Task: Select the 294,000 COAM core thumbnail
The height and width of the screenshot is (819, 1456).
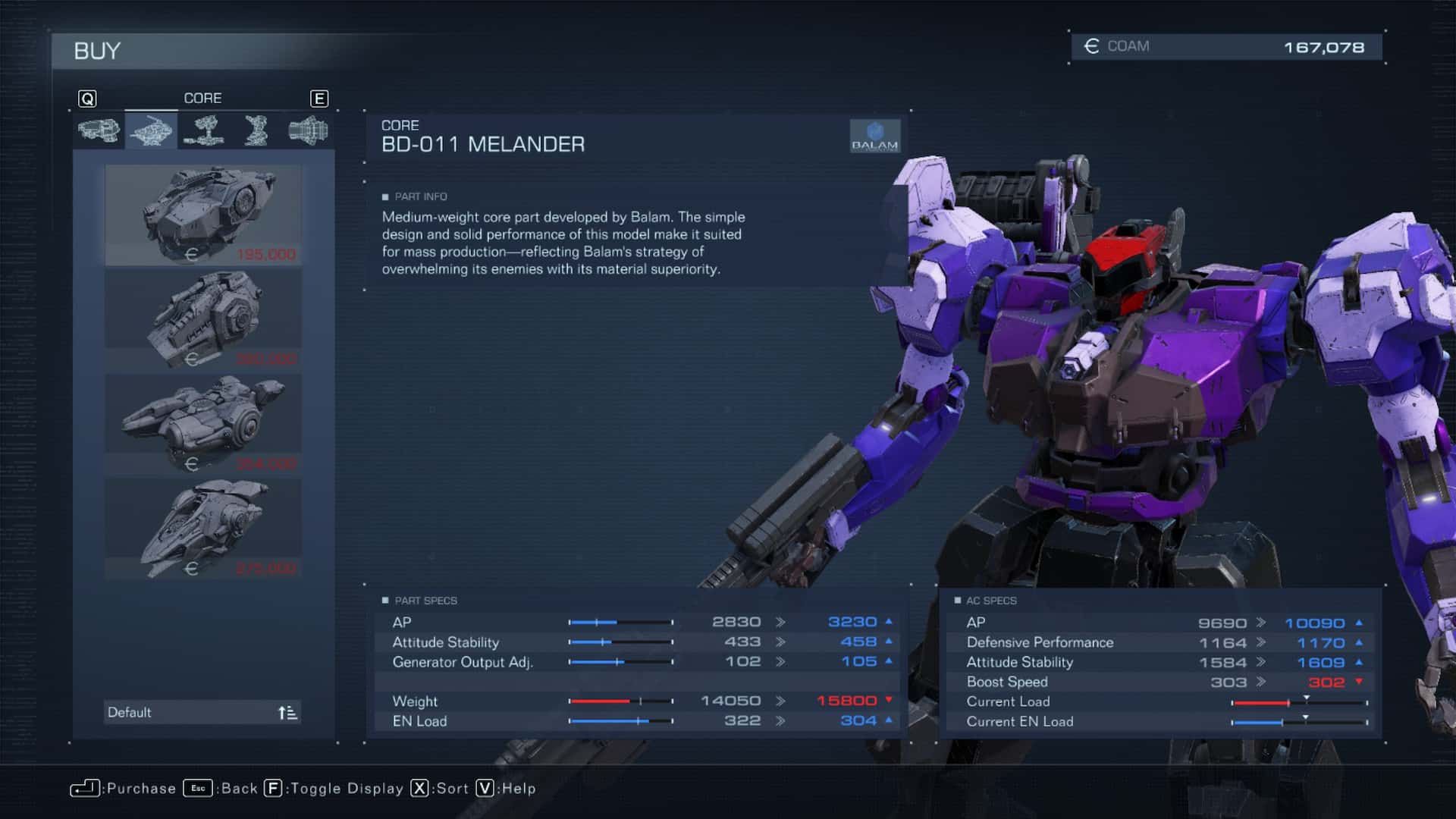Action: coord(201,421)
